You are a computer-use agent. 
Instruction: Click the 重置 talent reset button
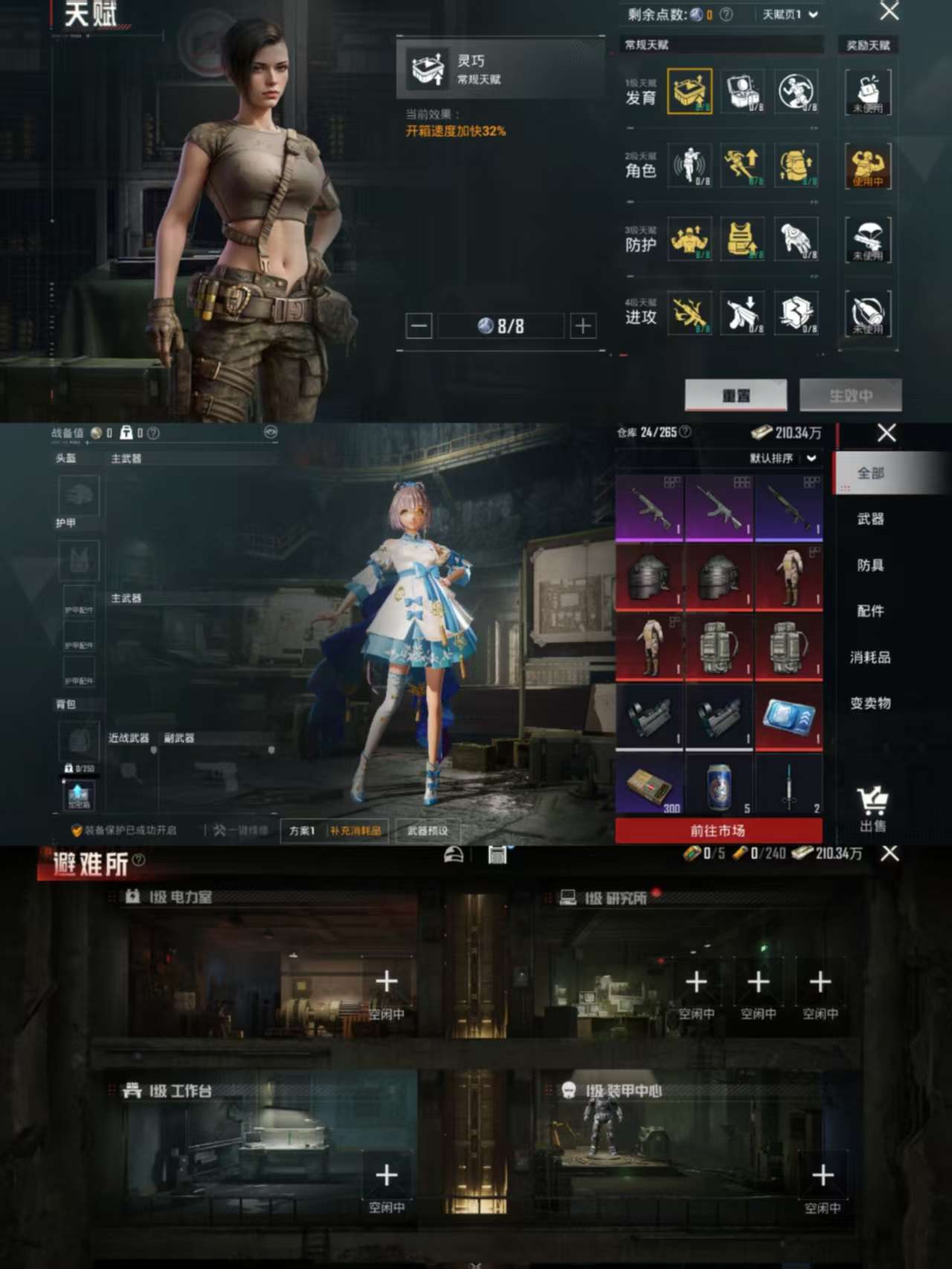coord(737,395)
